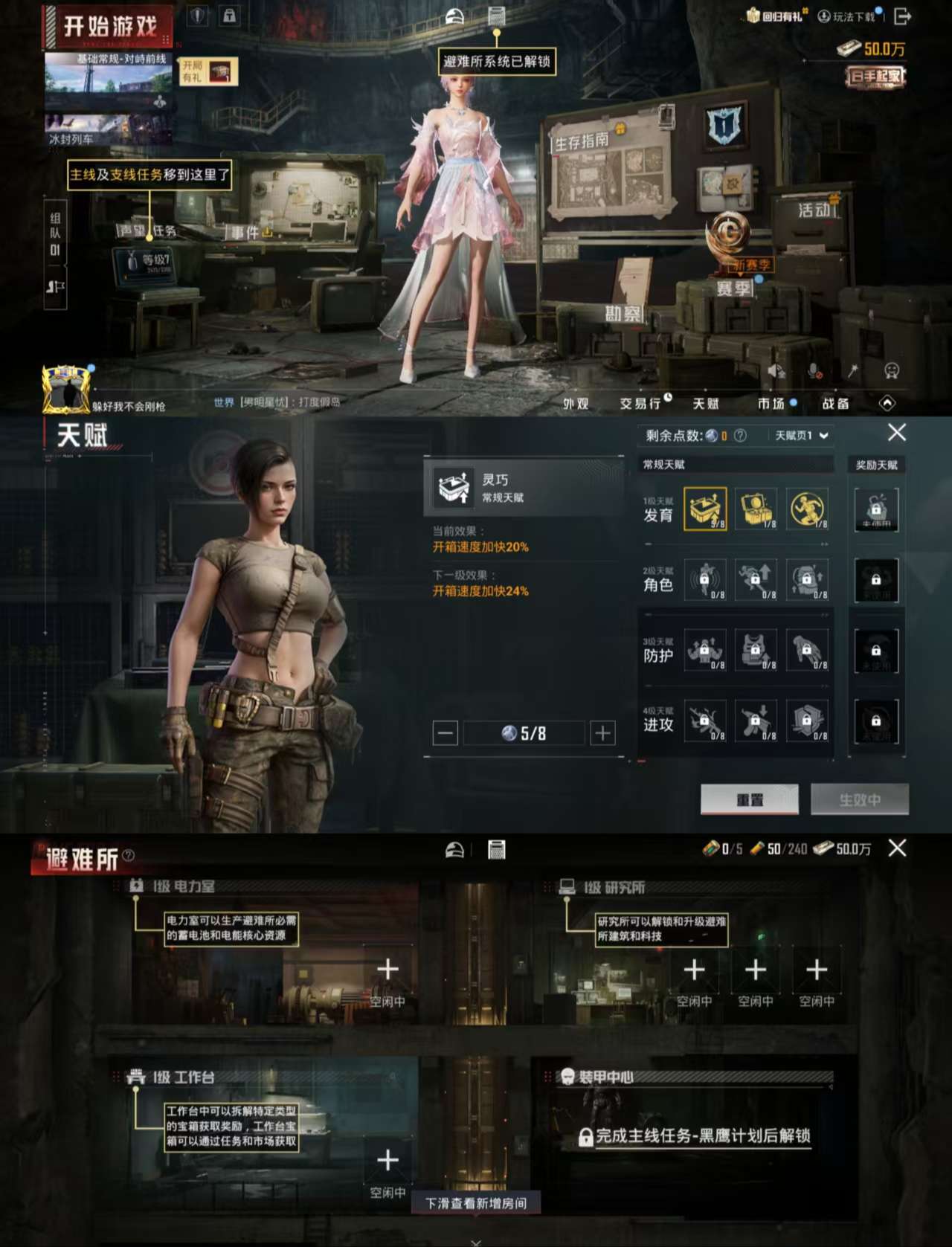Image resolution: width=952 pixels, height=1247 pixels.
Task: Open 交易行 from the bottom navigation
Action: coord(641,402)
